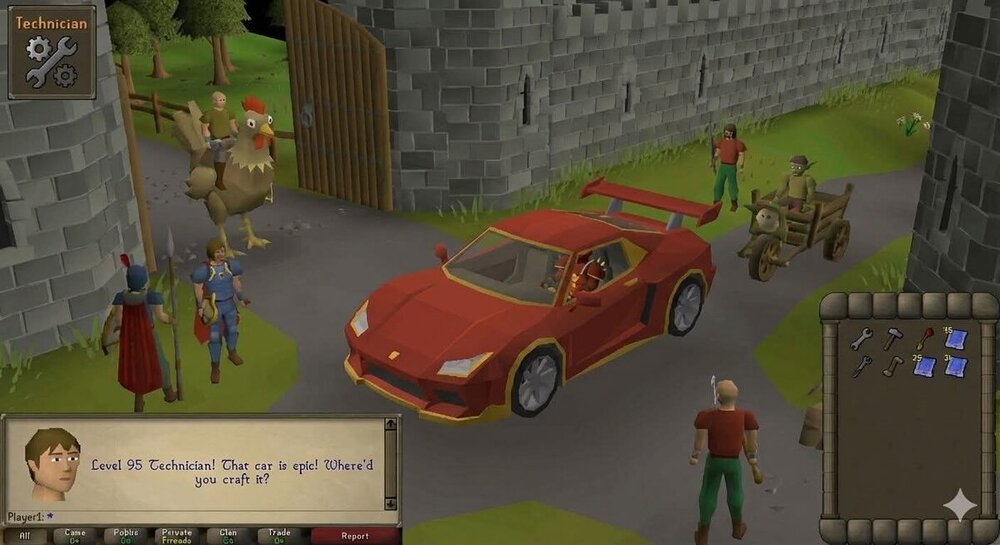The image size is (1000, 545).
Task: Select the All chat tab
Action: click(x=24, y=536)
